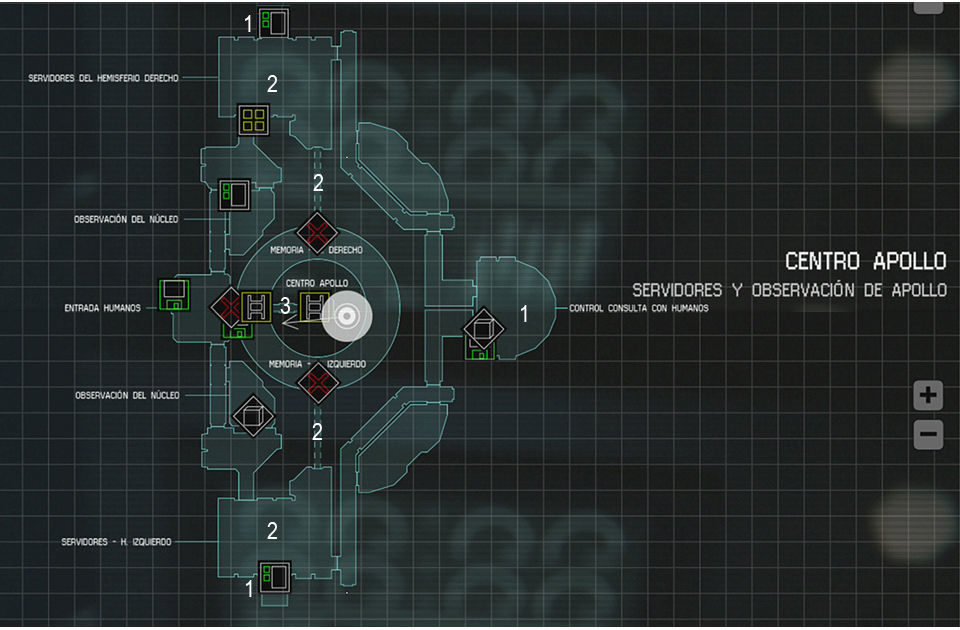
Task: Click the yellow four-square grid marker
Action: coord(253,121)
